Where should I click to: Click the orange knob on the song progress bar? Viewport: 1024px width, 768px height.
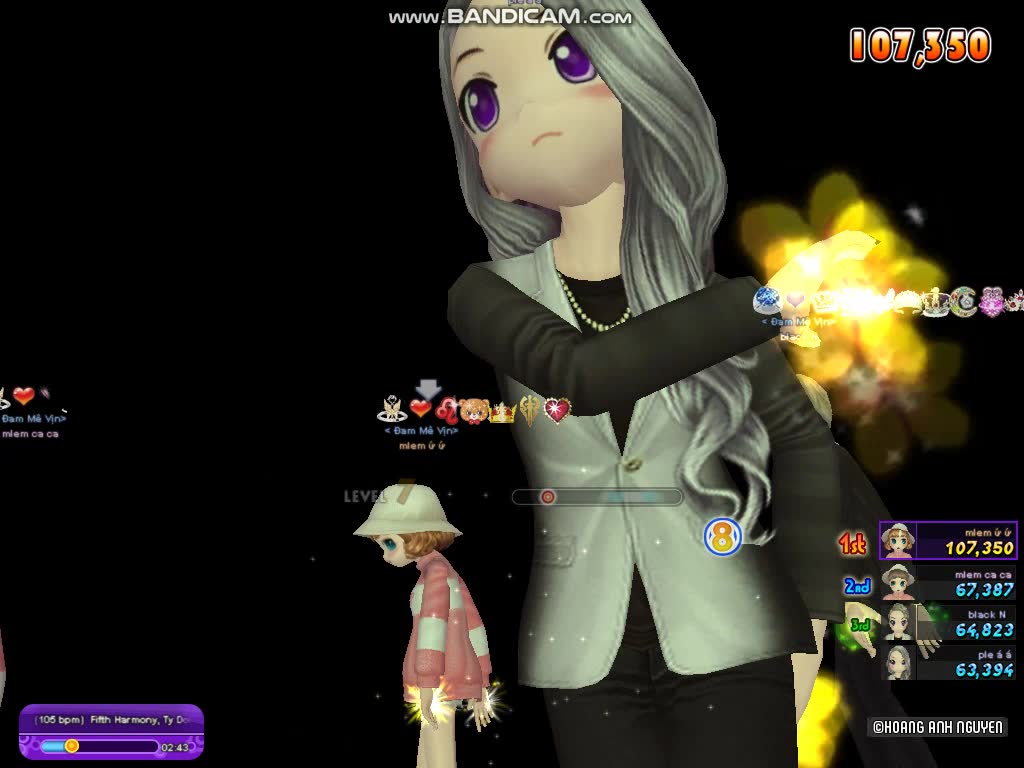click(x=71, y=746)
